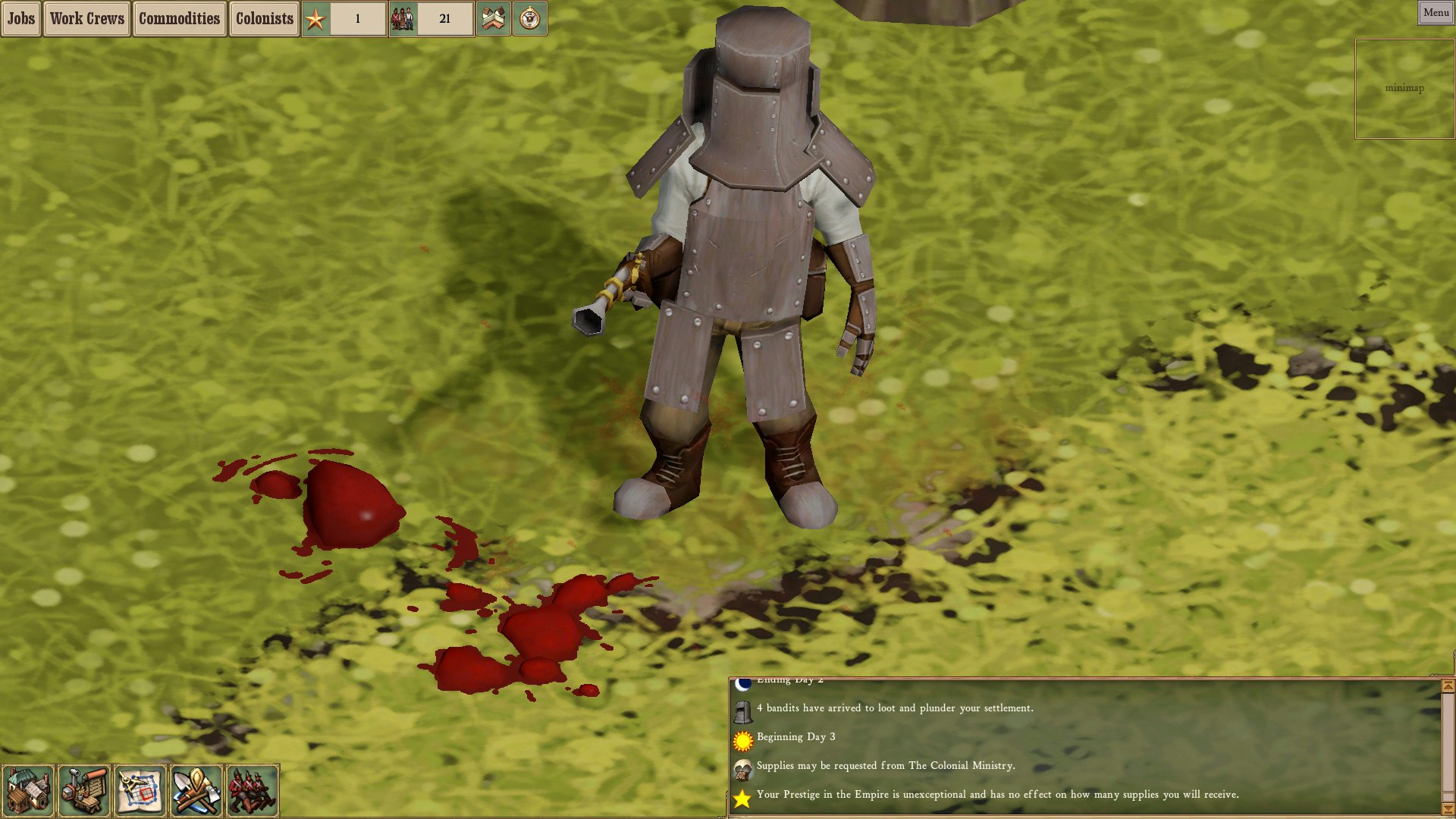The image size is (1456, 819).
Task: Click the population counter icon
Action: [x=403, y=18]
